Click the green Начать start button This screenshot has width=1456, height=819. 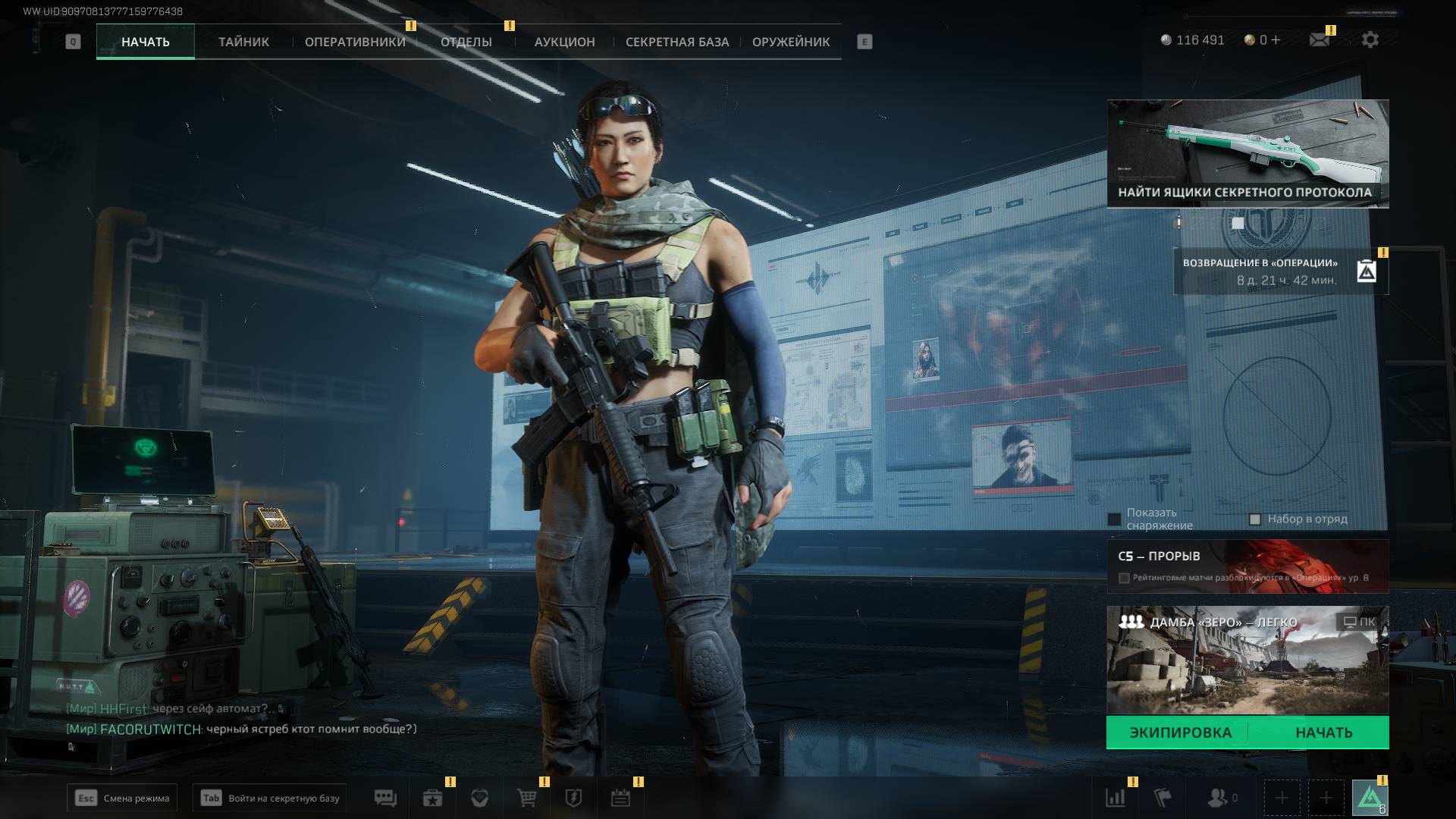click(1323, 733)
